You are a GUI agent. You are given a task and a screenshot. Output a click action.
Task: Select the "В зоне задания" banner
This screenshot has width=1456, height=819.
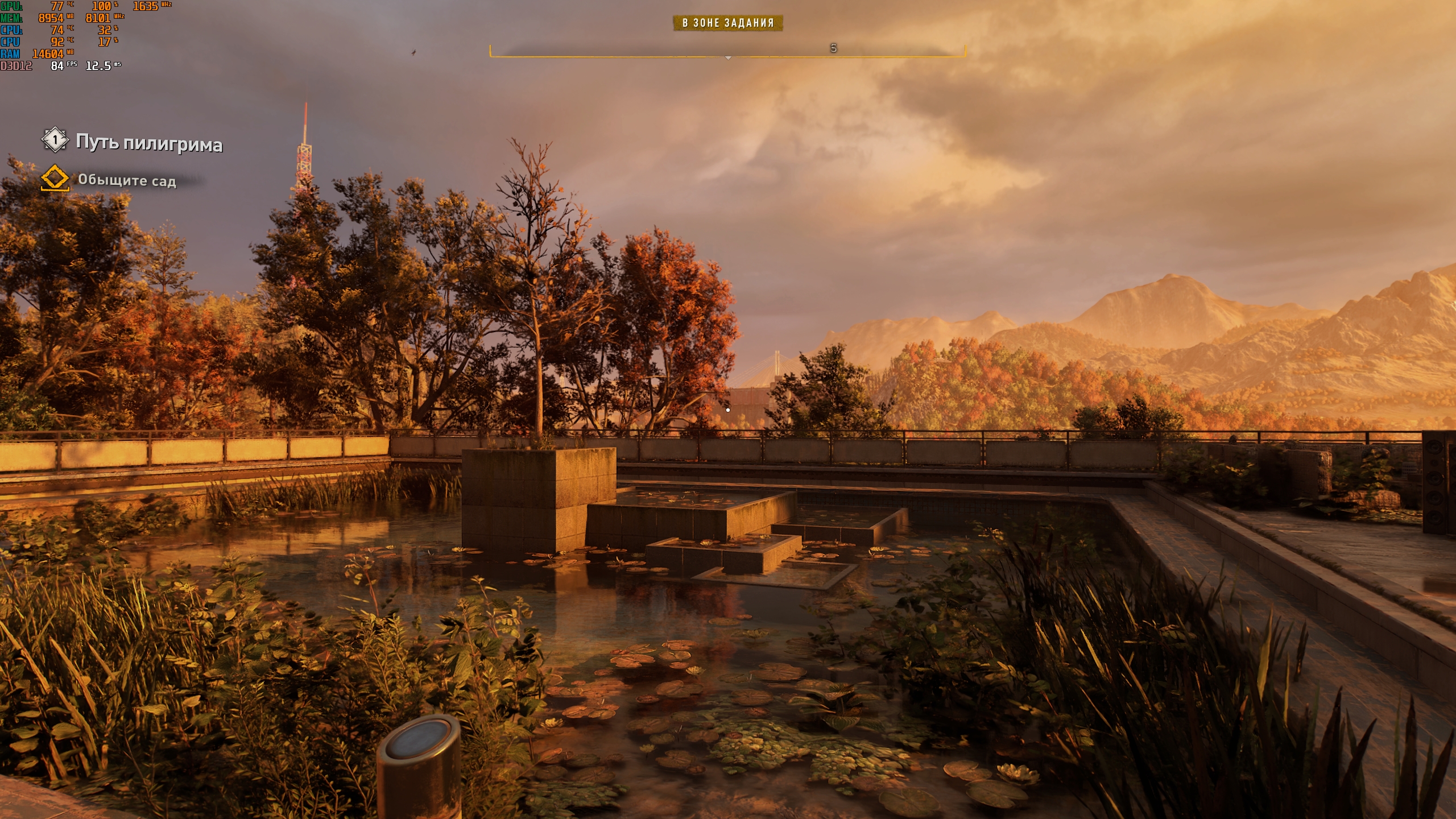(x=728, y=23)
